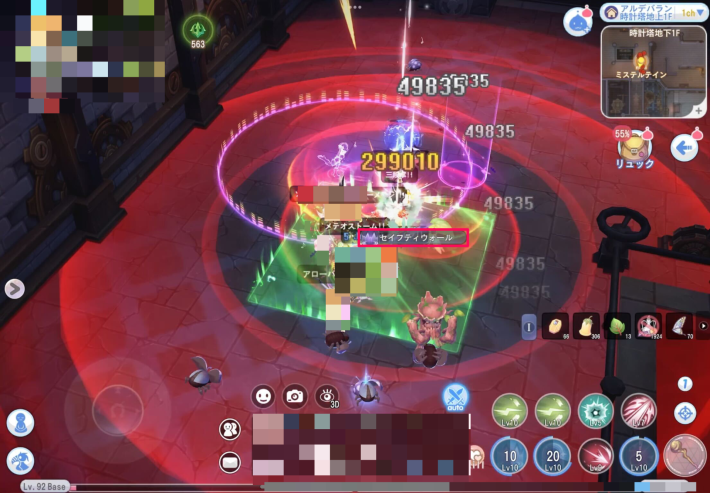Toggle the 3D eye view button
The image size is (710, 493).
(326, 396)
